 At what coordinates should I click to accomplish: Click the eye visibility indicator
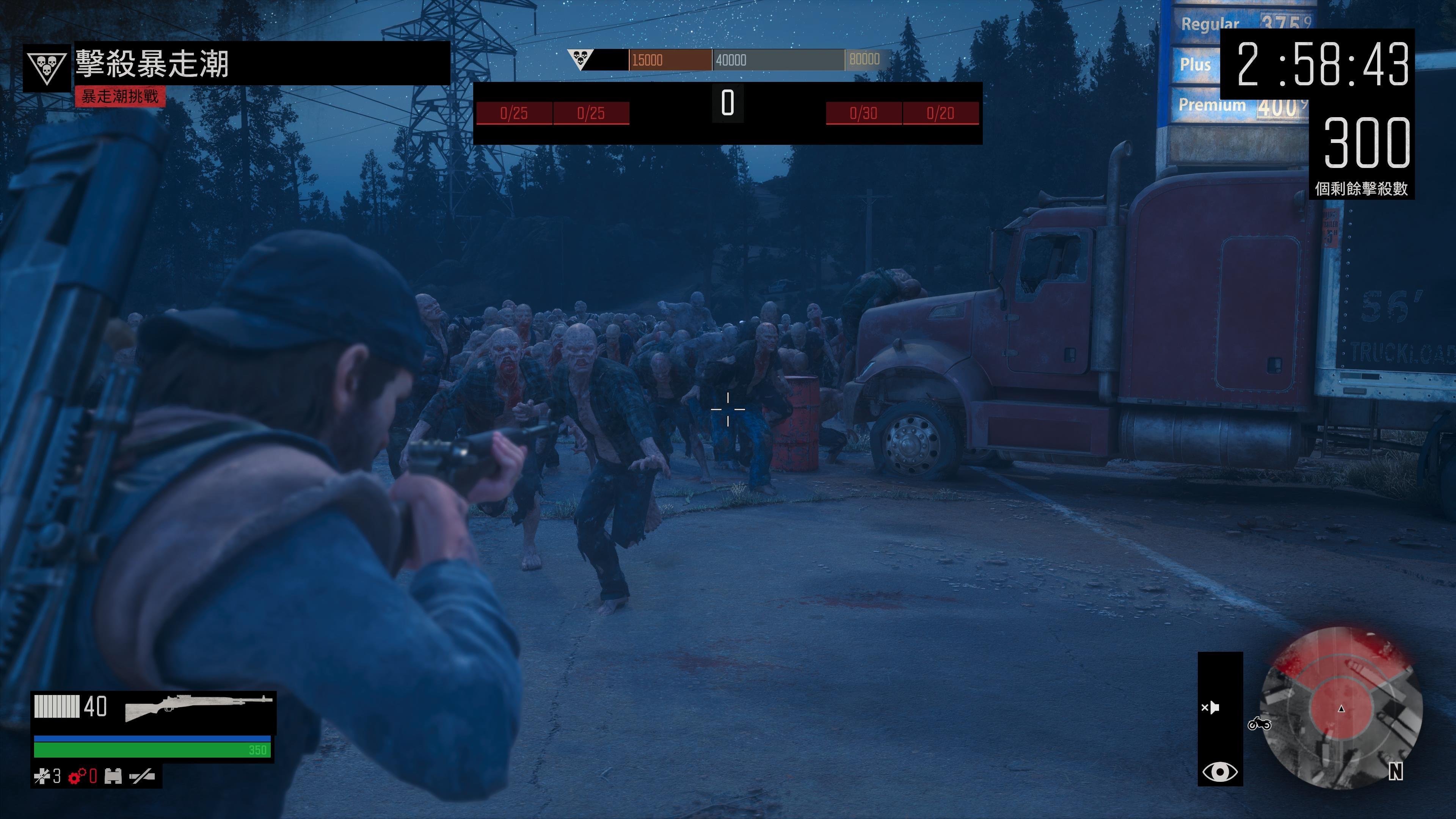click(x=1220, y=772)
